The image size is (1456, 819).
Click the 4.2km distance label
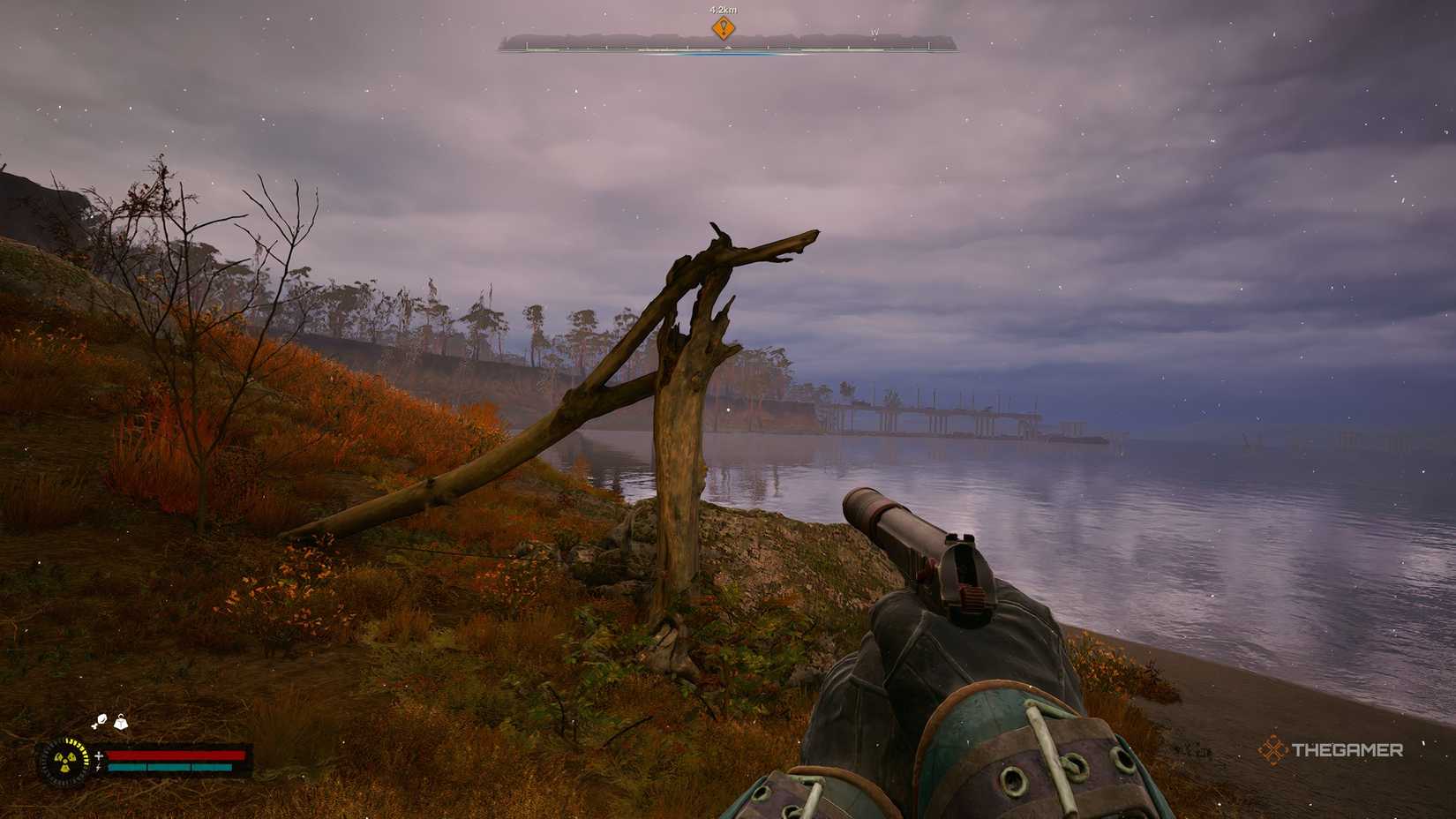coord(722,11)
